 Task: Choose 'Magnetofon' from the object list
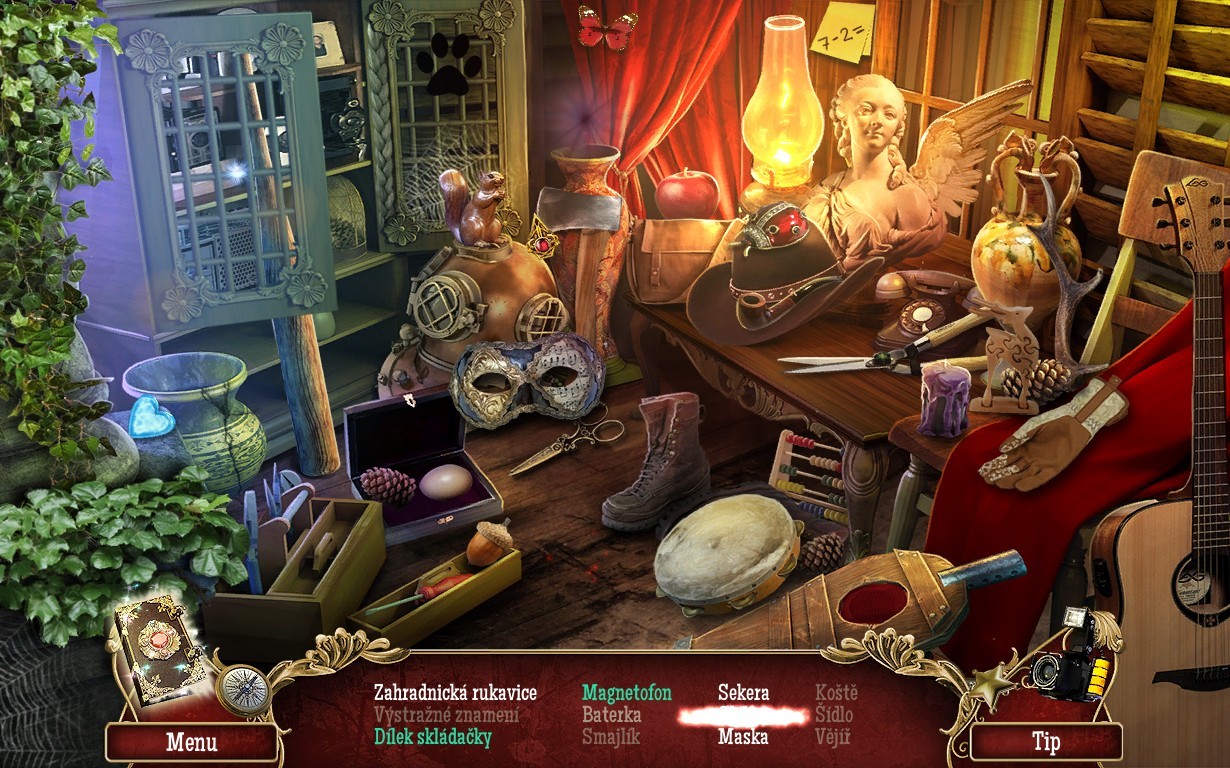point(627,693)
